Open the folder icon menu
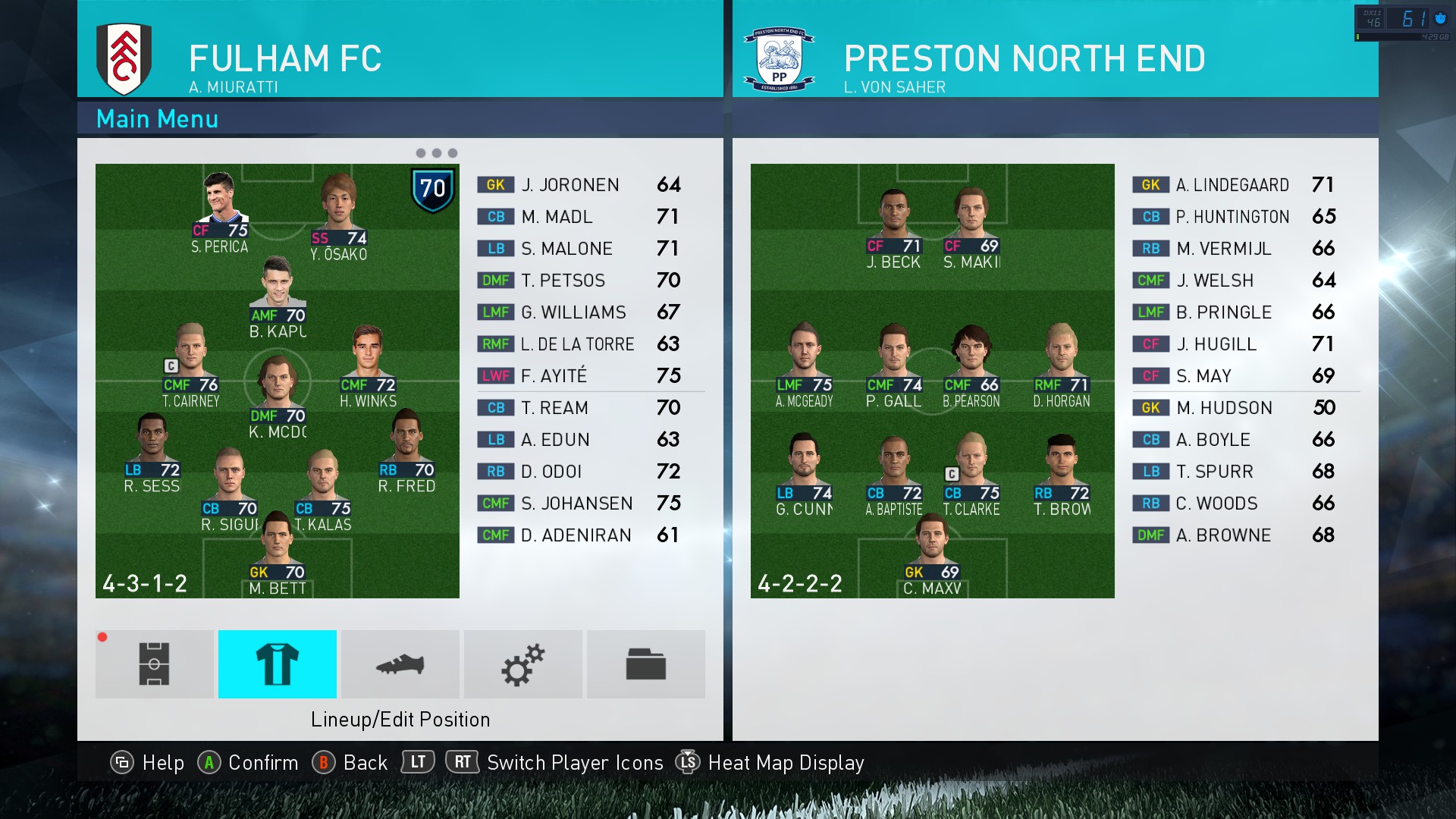1456x819 pixels. pos(646,664)
